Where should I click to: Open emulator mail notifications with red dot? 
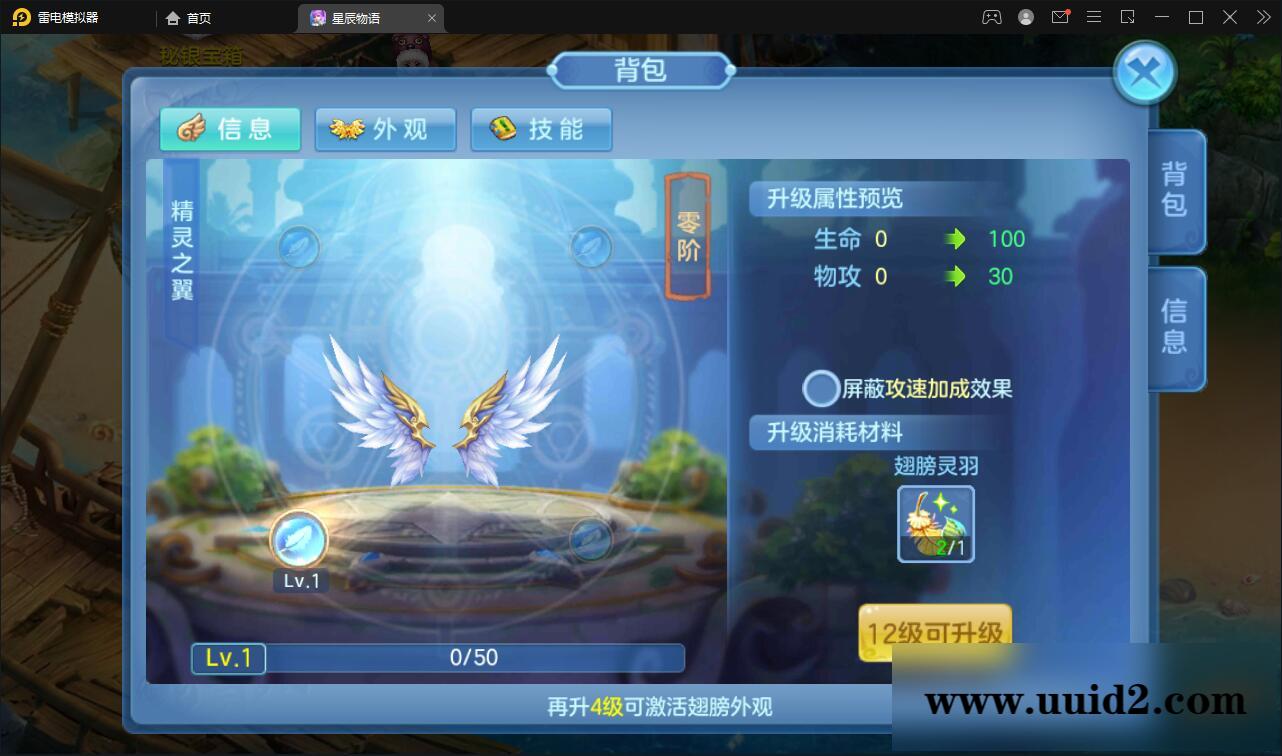click(x=1060, y=17)
